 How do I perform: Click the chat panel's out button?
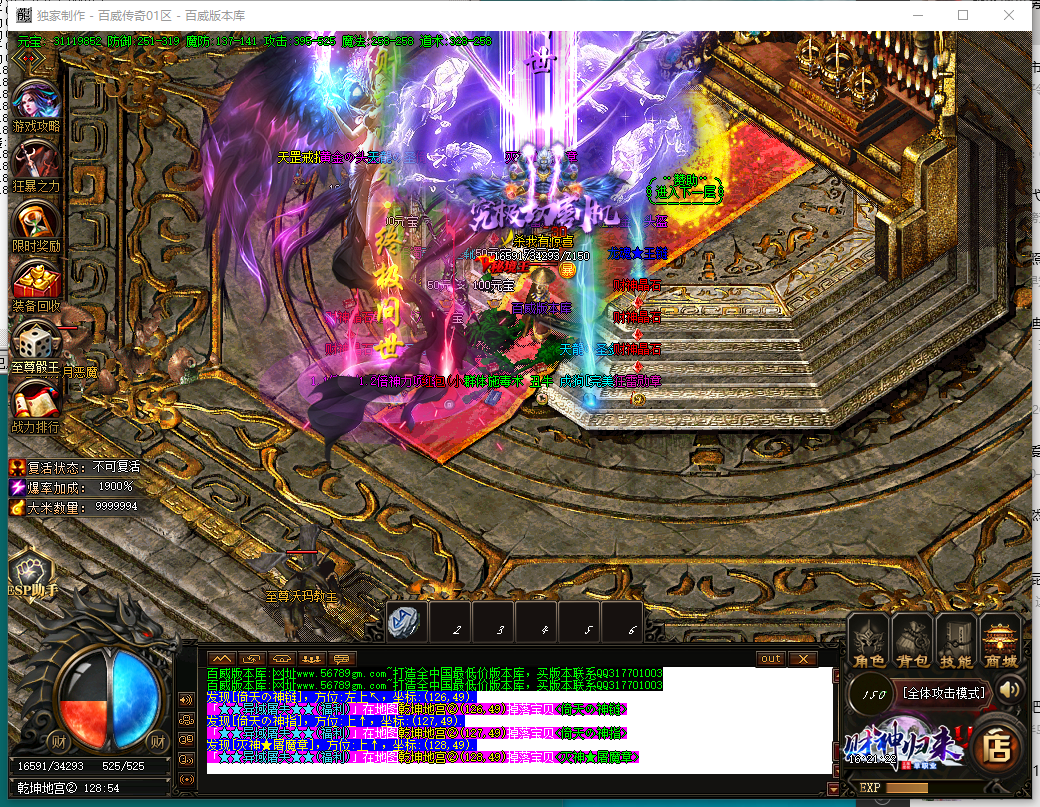click(771, 659)
